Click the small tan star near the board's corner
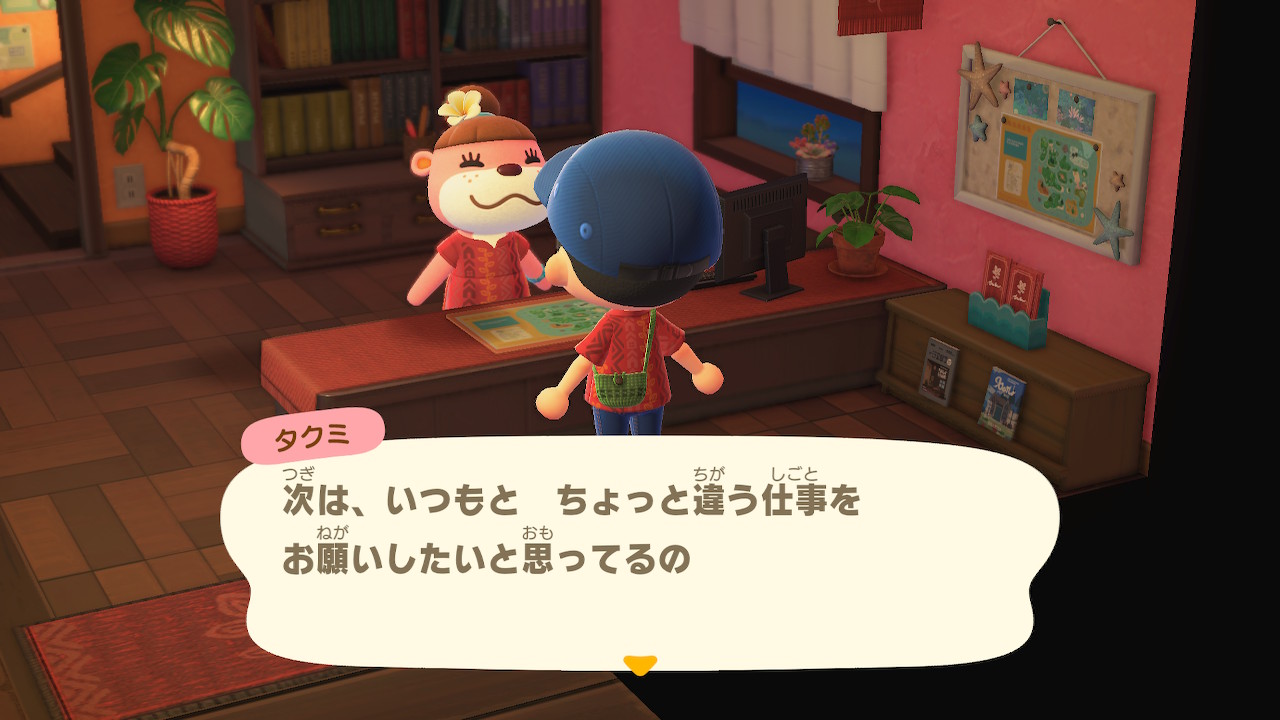1280x720 pixels. (1116, 180)
